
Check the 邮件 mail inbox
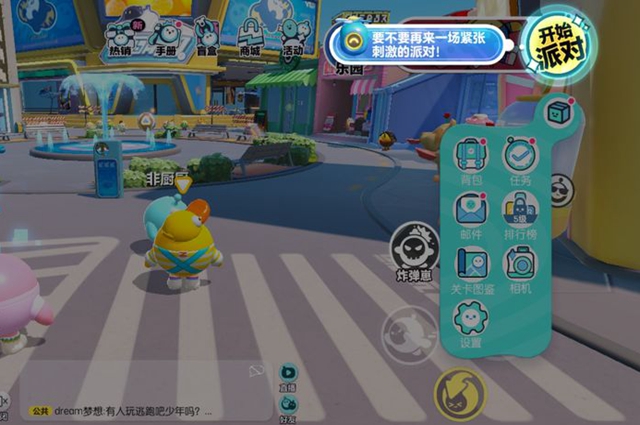[470, 213]
